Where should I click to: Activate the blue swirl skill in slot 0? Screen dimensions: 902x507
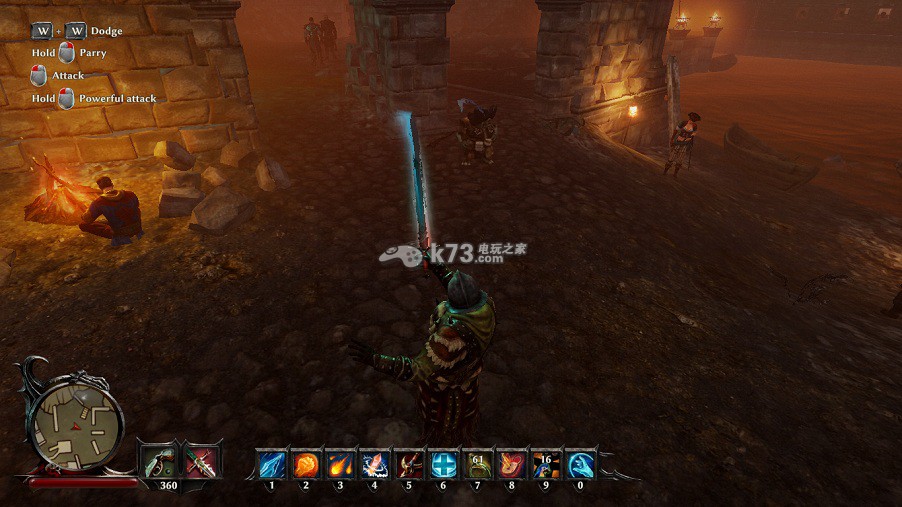580,464
